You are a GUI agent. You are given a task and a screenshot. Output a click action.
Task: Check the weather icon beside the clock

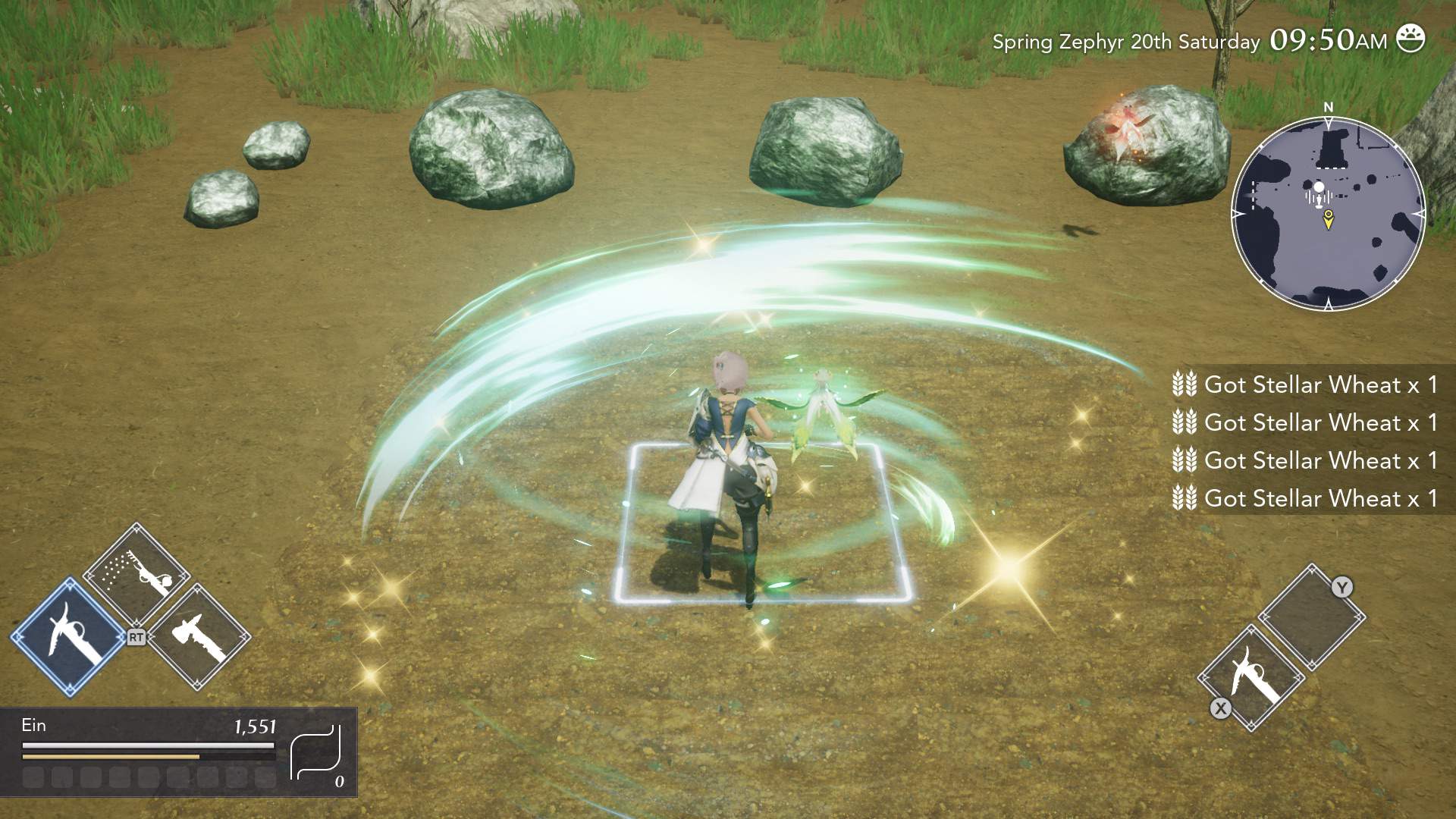(1410, 39)
